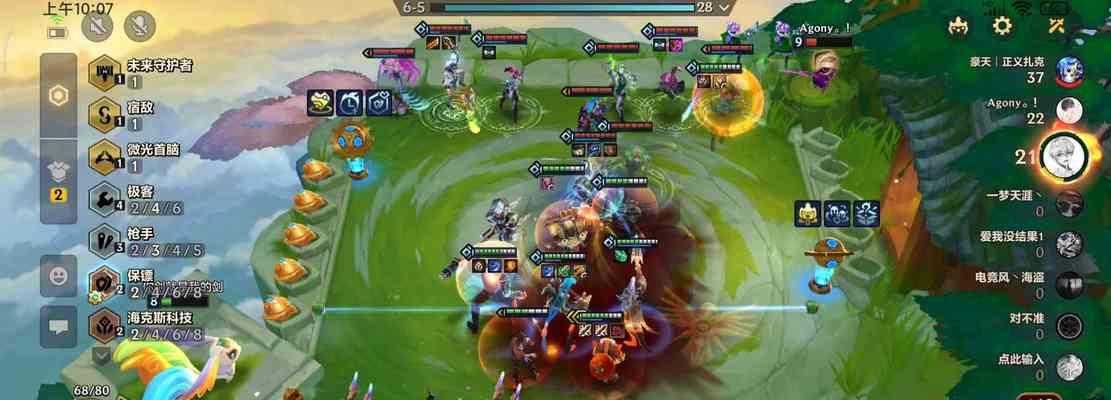
Task: Toggle the microphone mute icon
Action: coord(139,27)
